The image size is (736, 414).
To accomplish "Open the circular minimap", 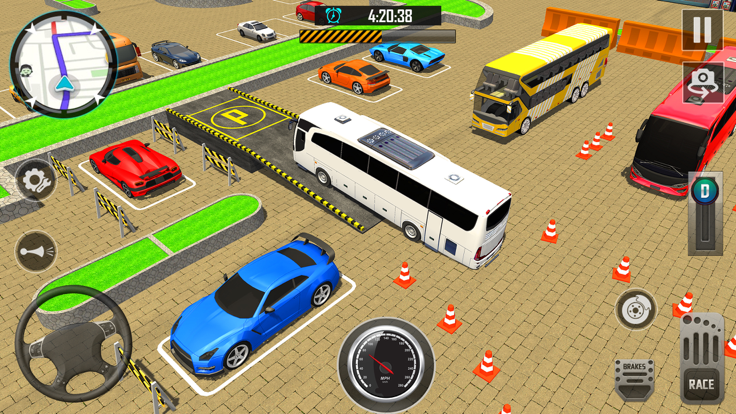I will tap(64, 62).
